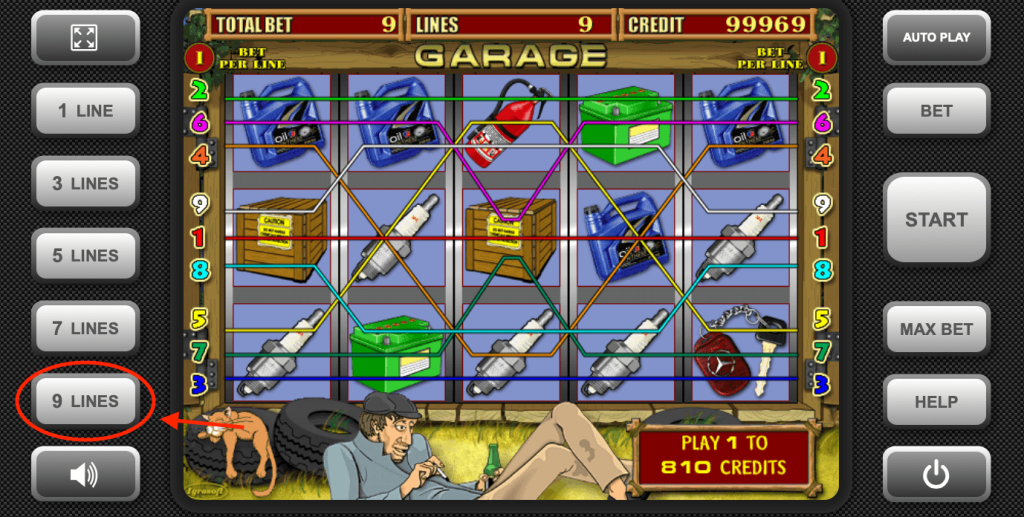Switch to 7 LINES
The height and width of the screenshot is (517, 1024).
(85, 328)
